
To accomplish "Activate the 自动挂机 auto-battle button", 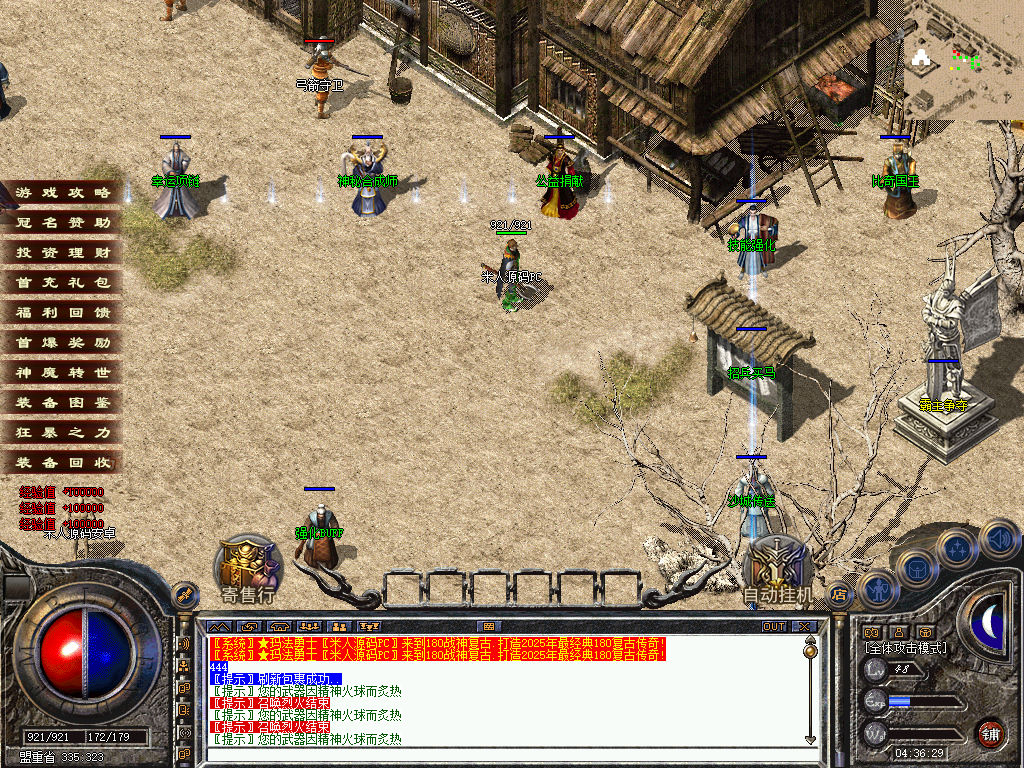I will point(778,572).
